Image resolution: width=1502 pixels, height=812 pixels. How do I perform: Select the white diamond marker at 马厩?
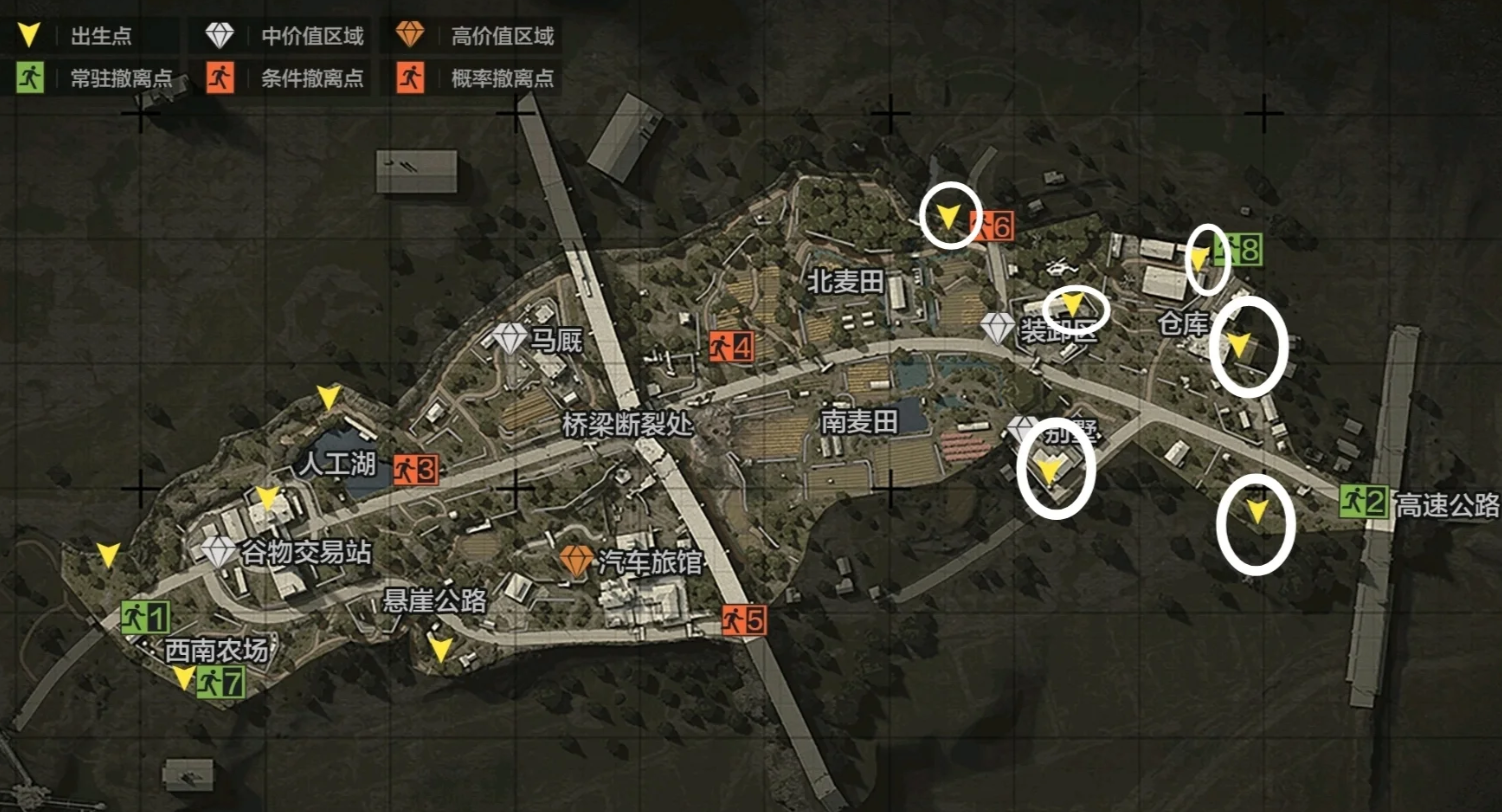509,338
